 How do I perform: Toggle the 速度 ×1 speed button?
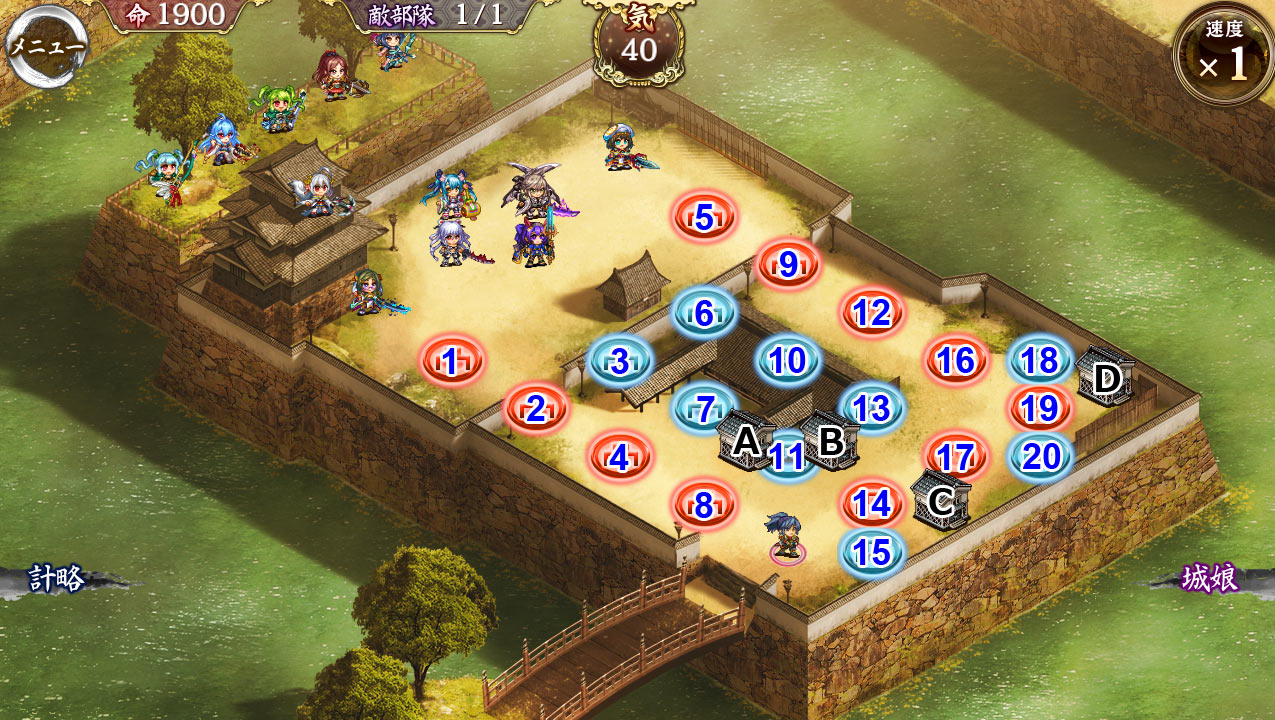click(1223, 55)
